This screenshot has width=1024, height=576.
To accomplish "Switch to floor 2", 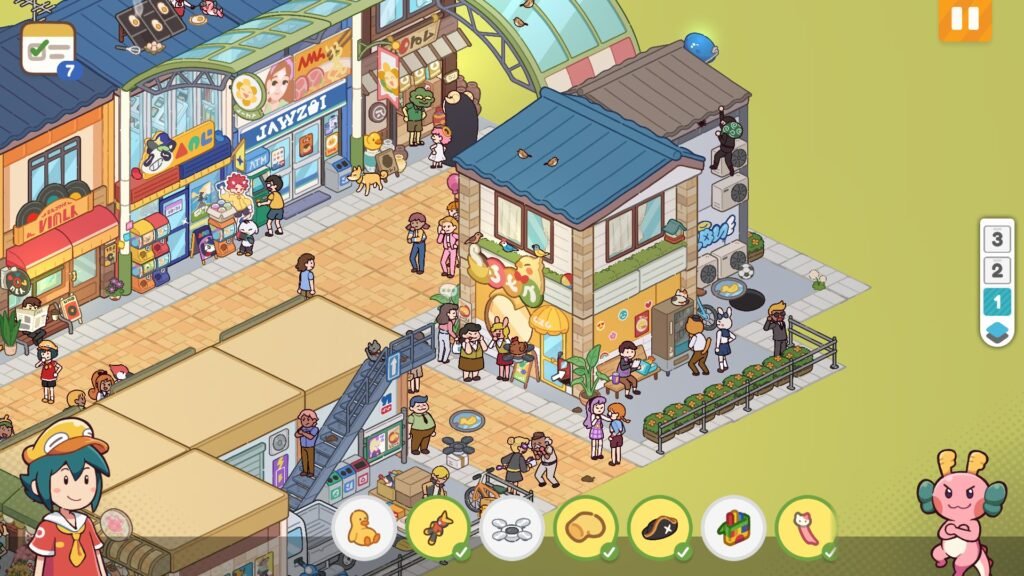I will 995,270.
